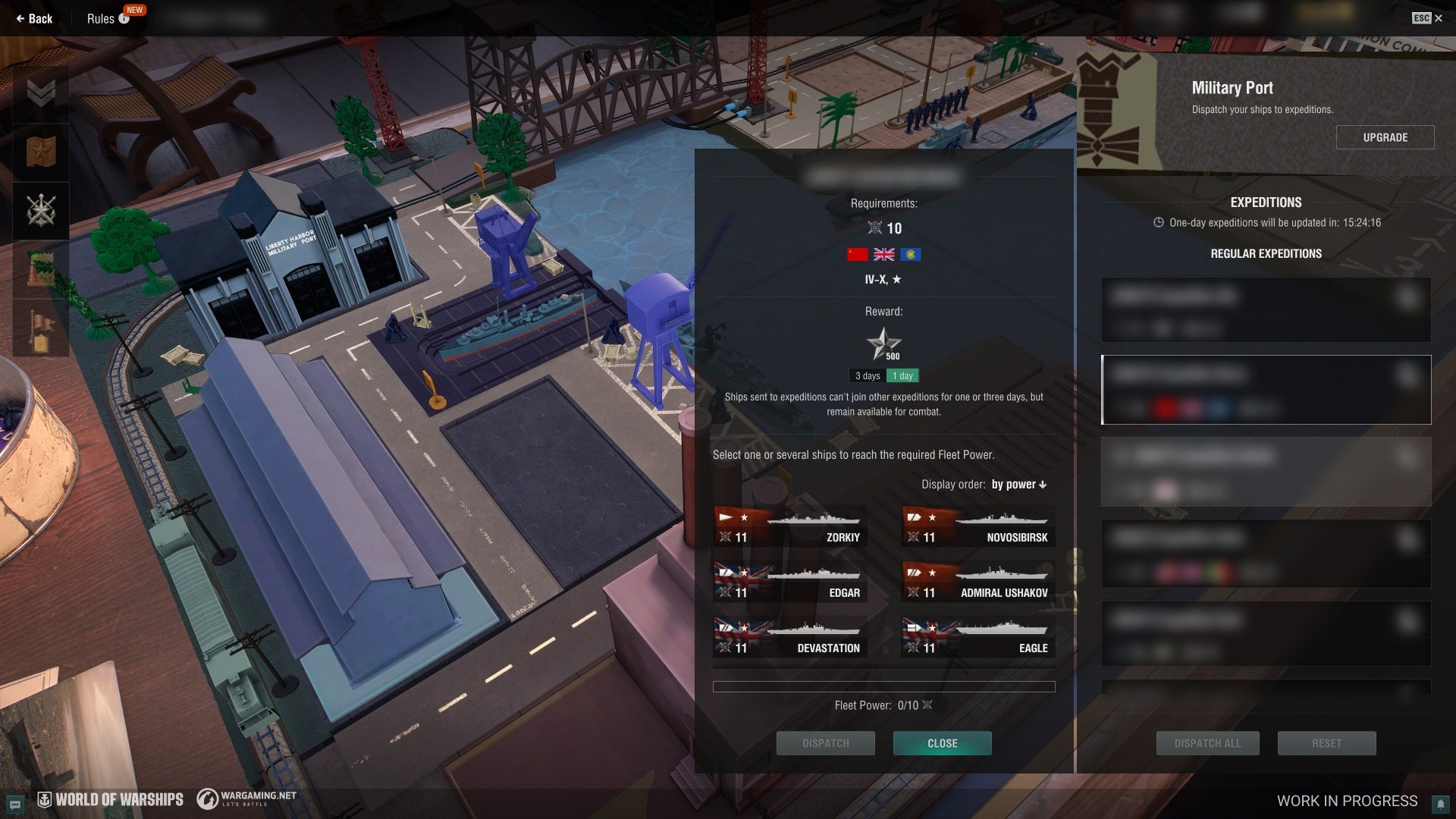The height and width of the screenshot is (819, 1456).
Task: Choose the Eagle aircraft carrier card
Action: click(977, 639)
